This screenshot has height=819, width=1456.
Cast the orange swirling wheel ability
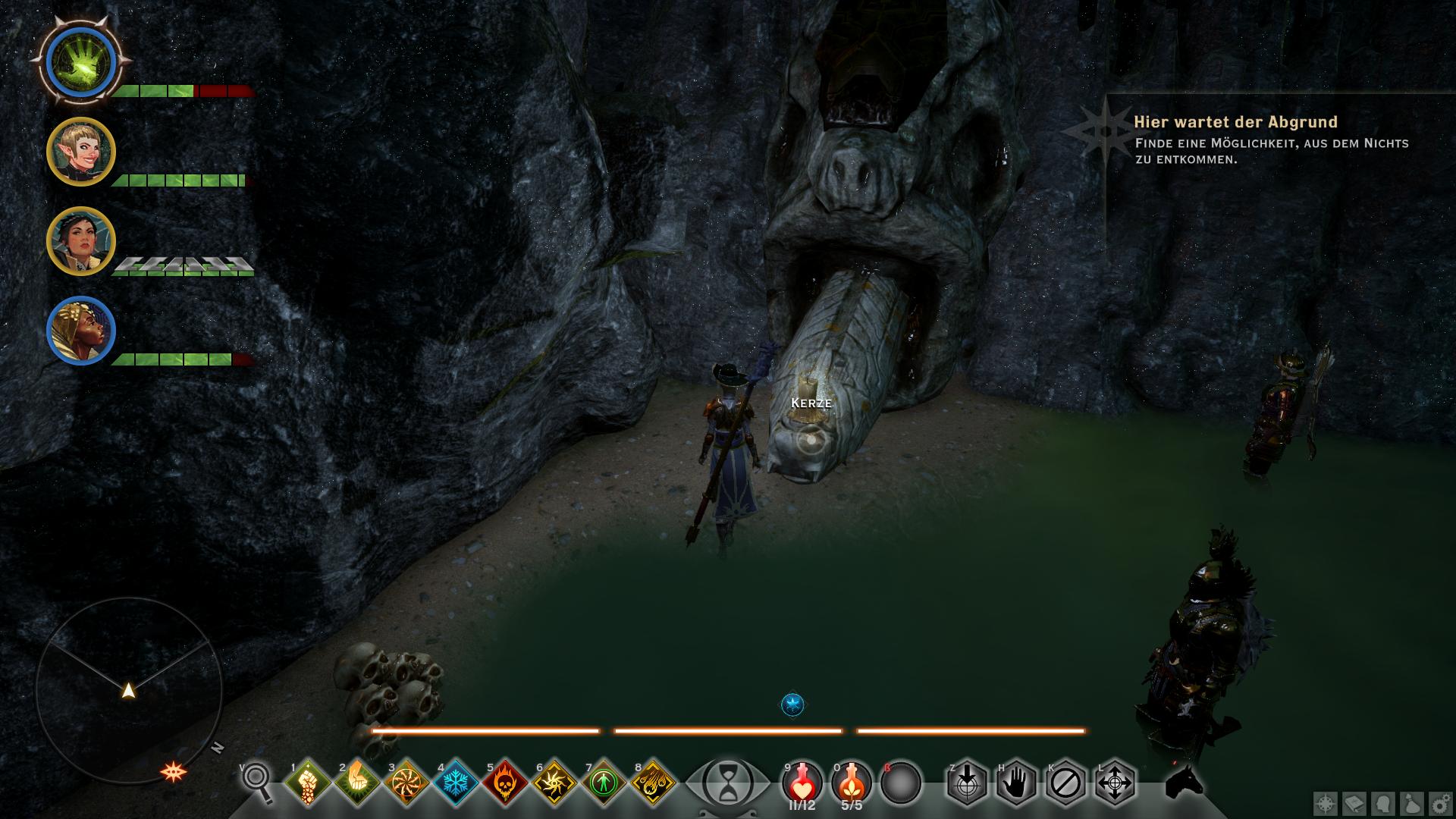406,782
